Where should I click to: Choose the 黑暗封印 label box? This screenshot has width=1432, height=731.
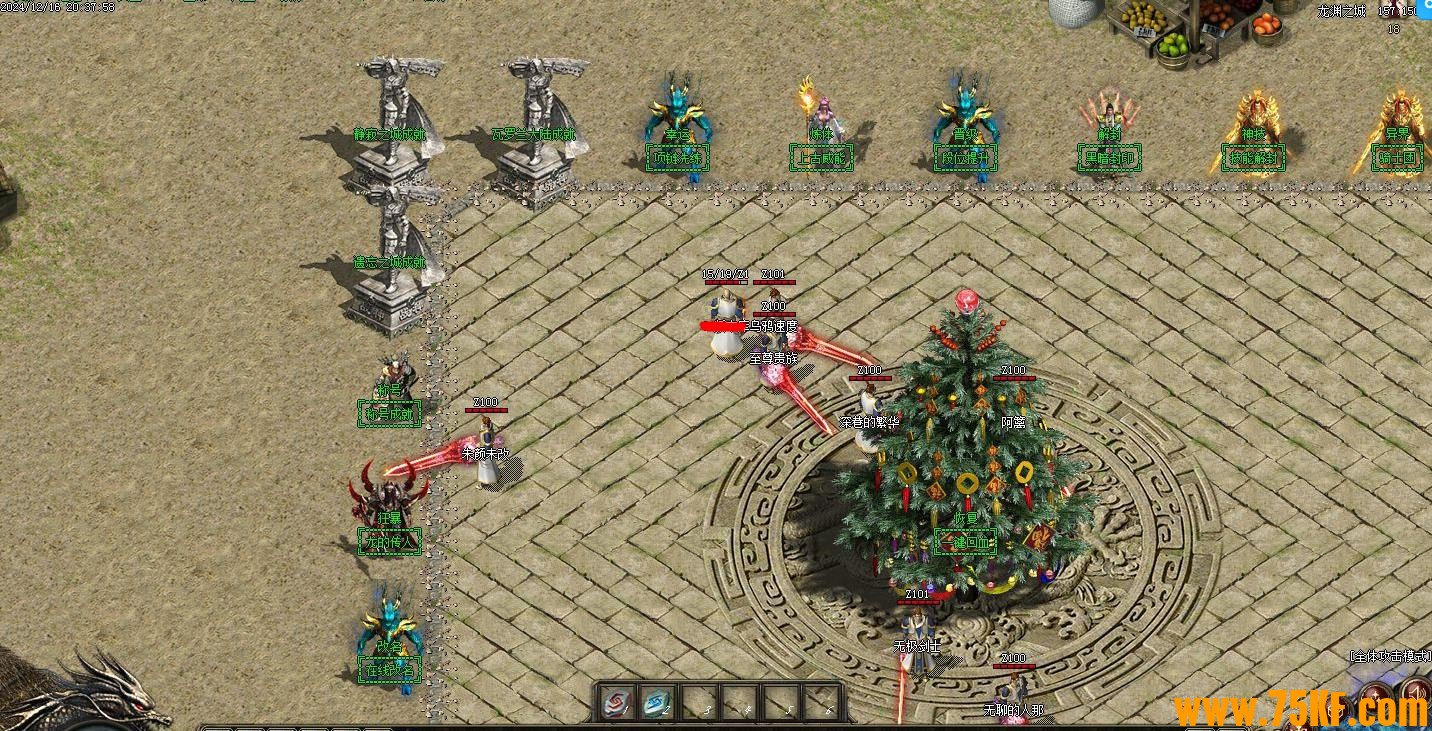click(x=1109, y=158)
